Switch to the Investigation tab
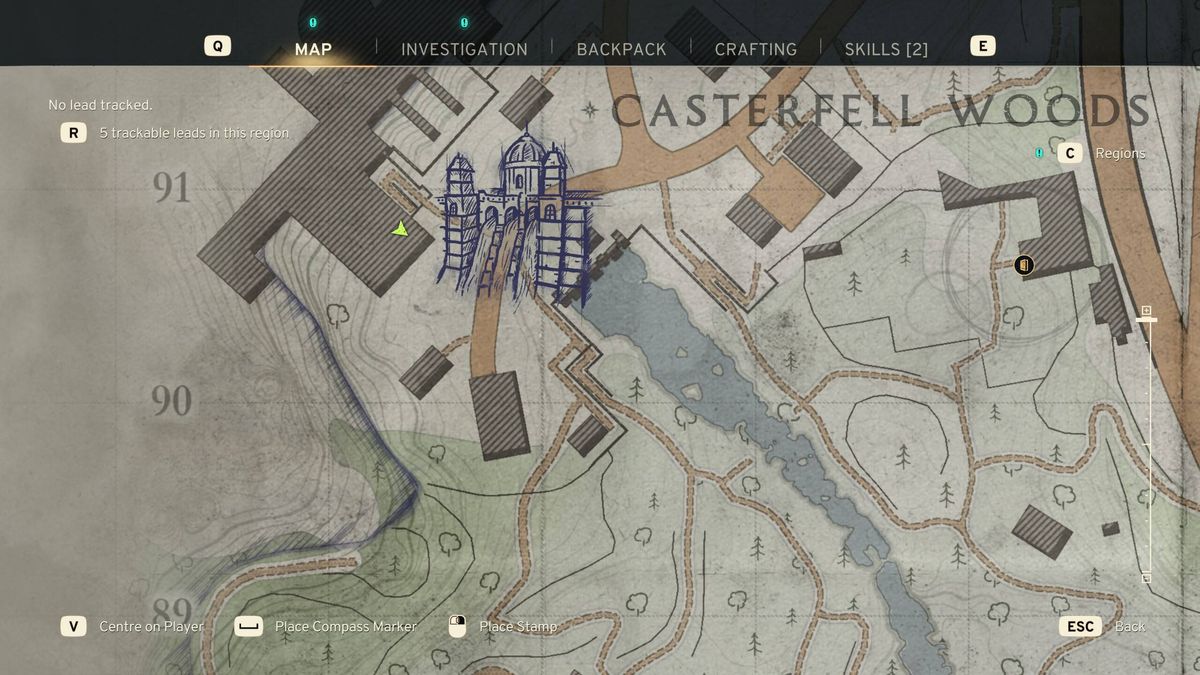This screenshot has height=675, width=1200. (464, 49)
